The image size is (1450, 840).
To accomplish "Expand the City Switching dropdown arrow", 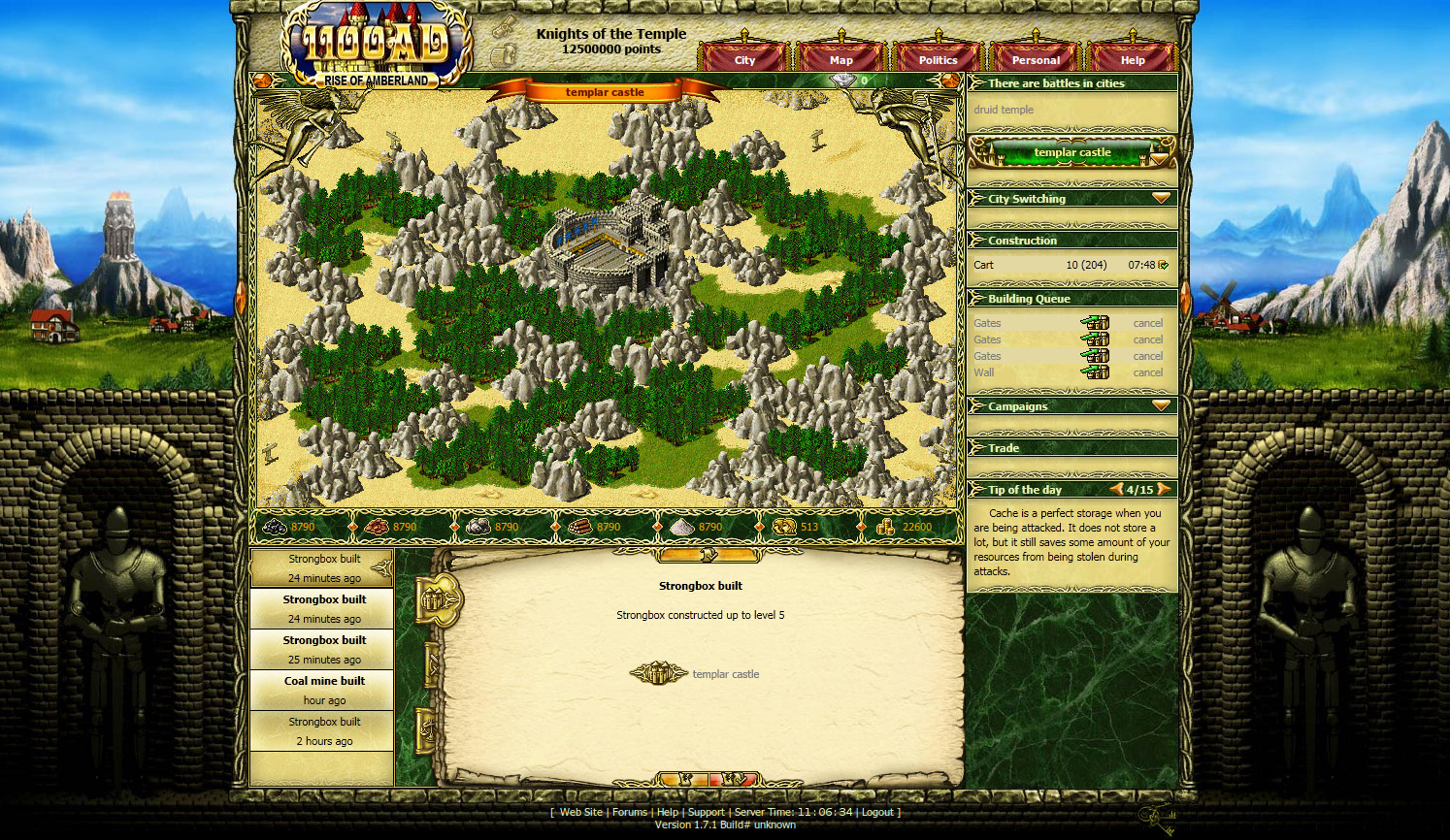I will tap(1161, 198).
